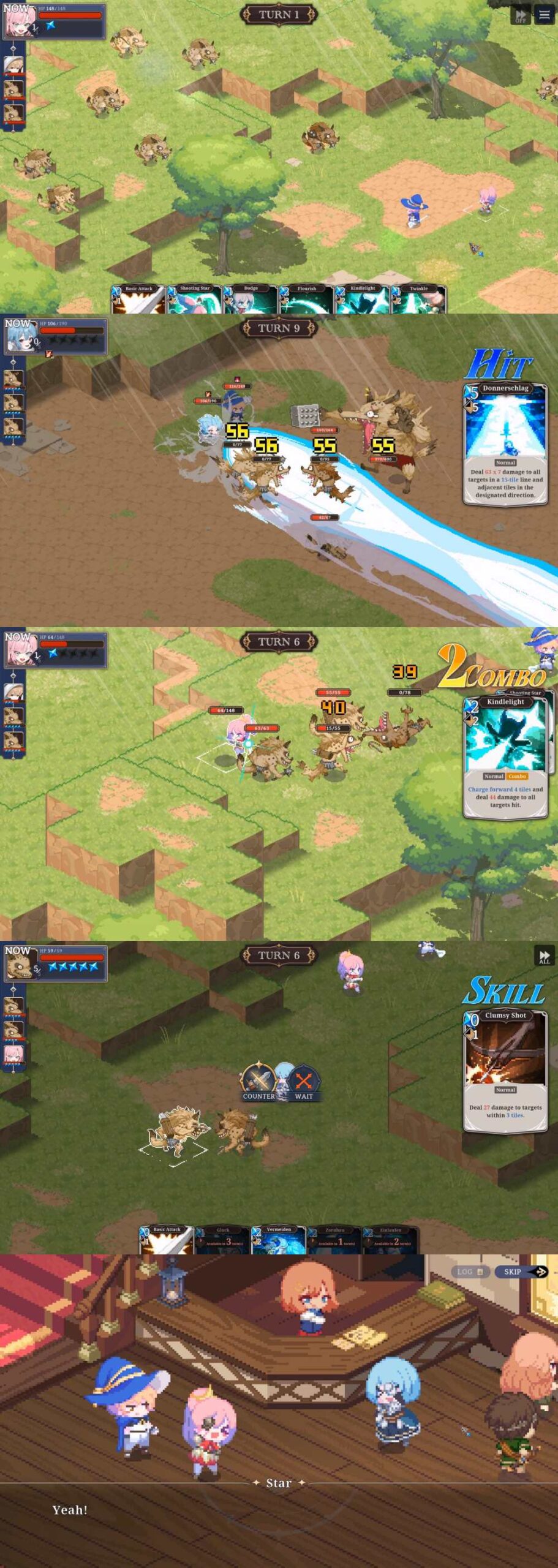Open the dialogue LOG
This screenshot has height=1568, width=558.
(x=470, y=1272)
